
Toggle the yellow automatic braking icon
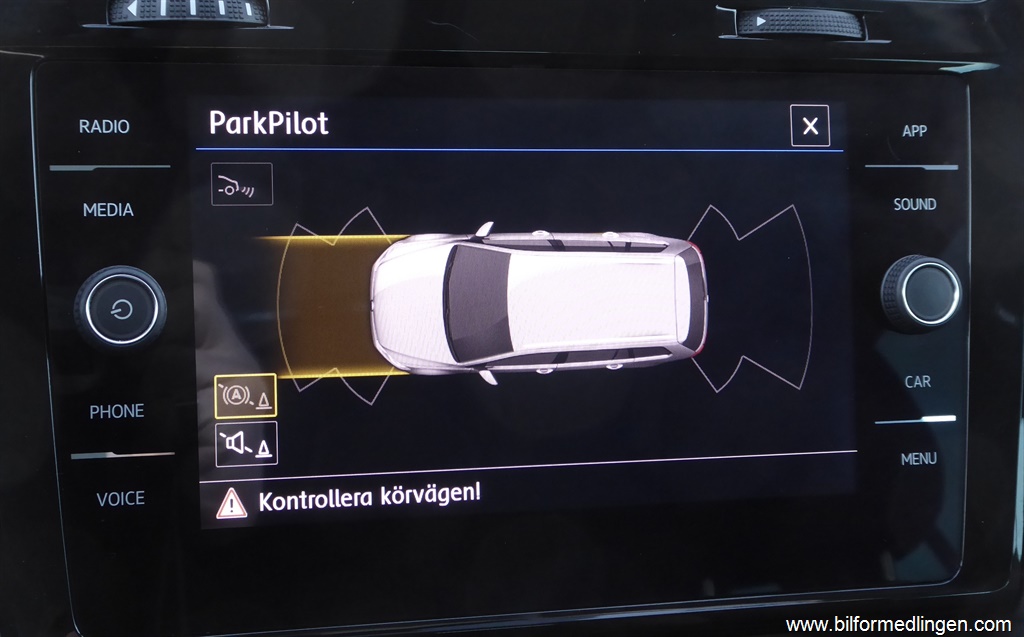click(246, 396)
